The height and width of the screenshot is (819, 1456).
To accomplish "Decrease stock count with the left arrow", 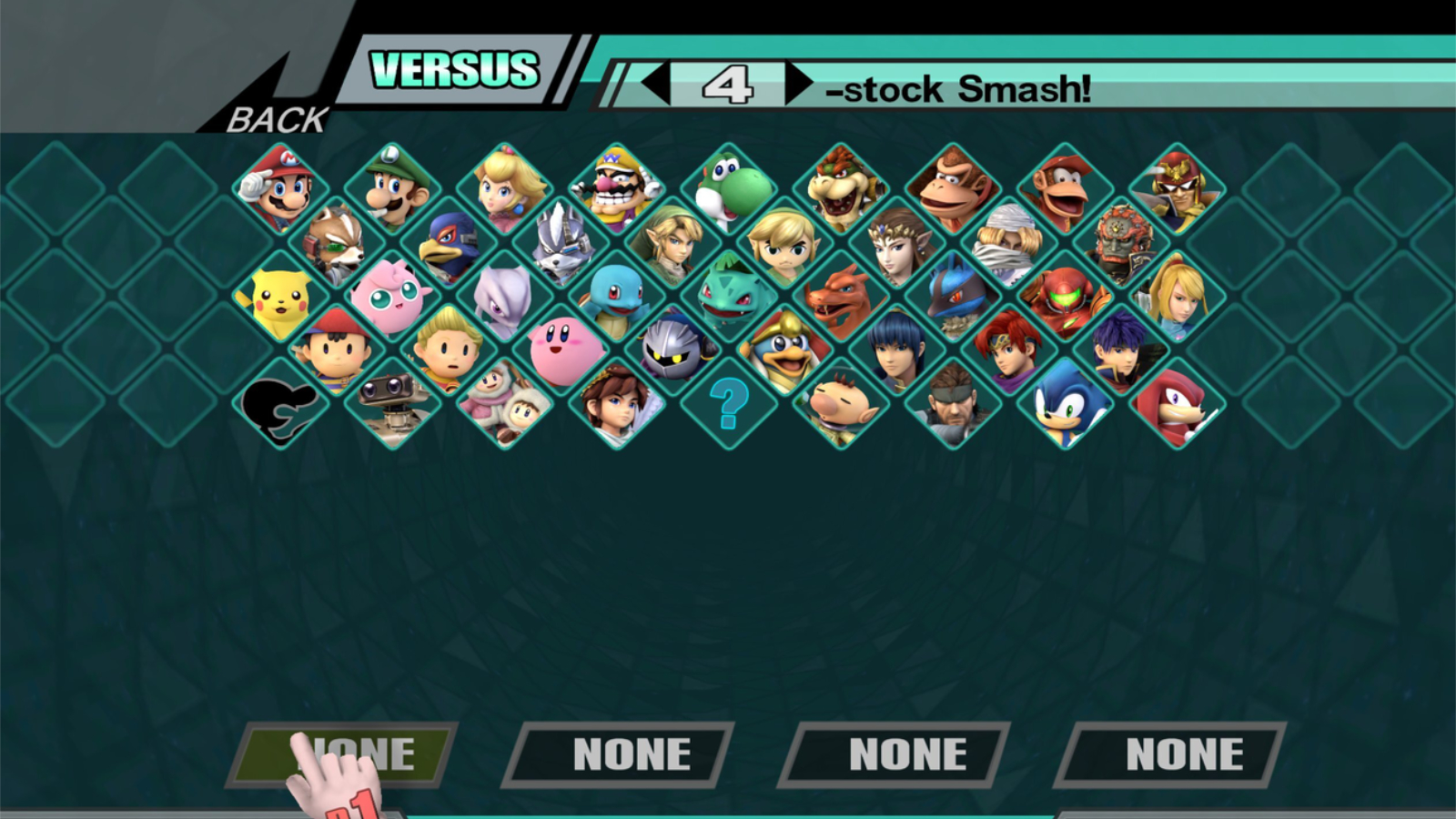I will [655, 84].
